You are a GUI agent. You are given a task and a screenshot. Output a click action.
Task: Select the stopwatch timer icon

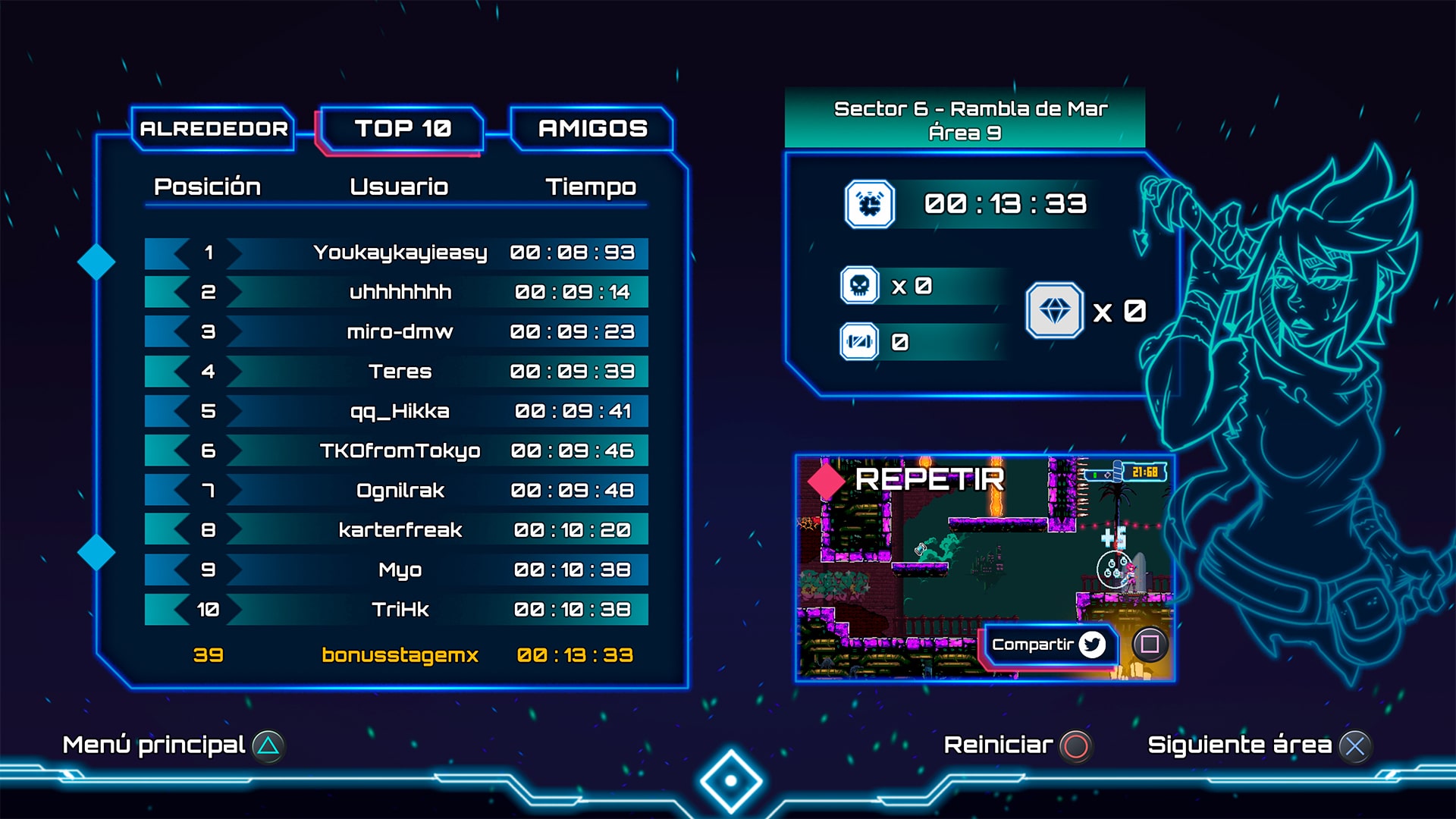(x=871, y=203)
